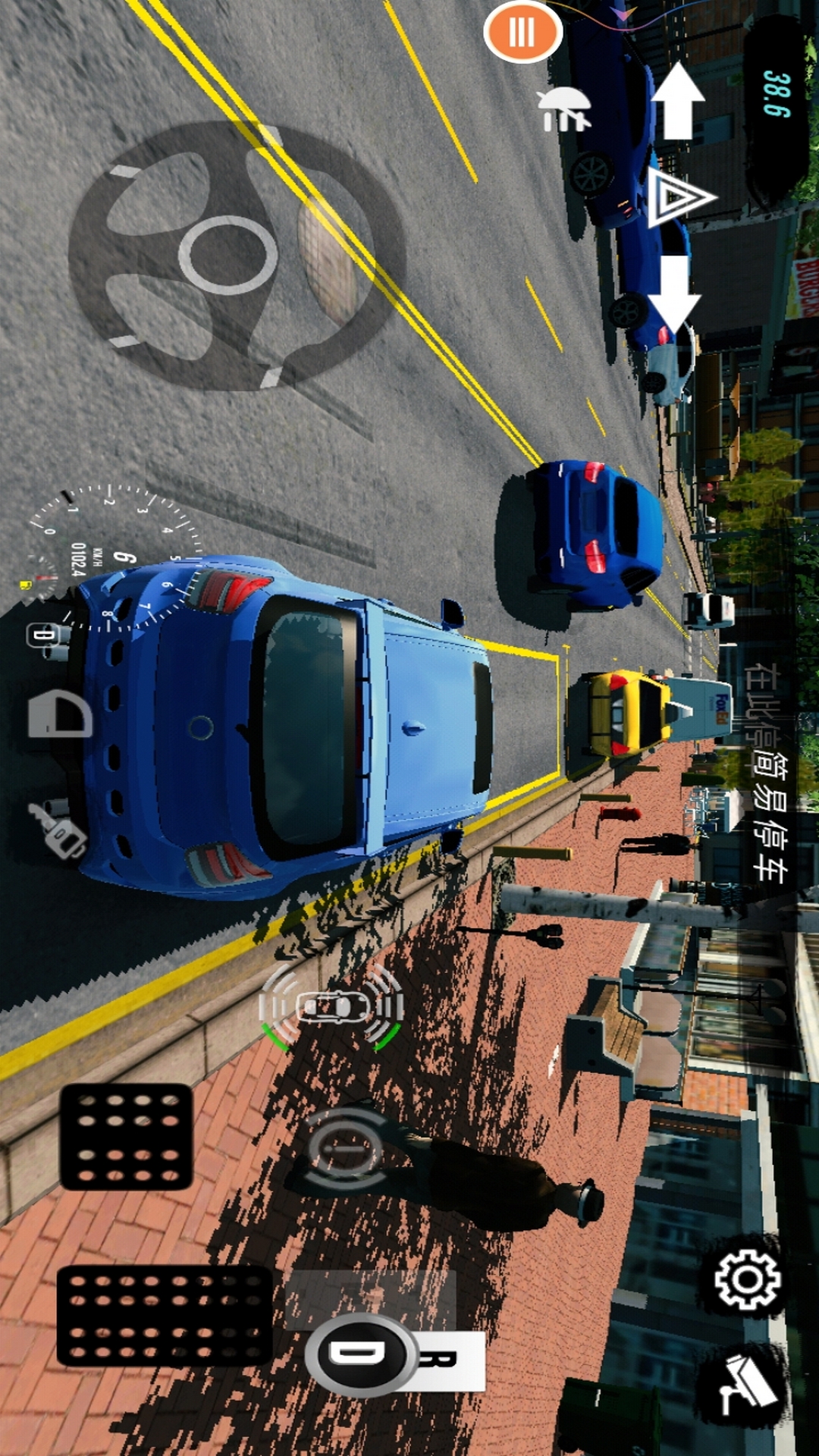Open the car door icon
The image size is (819, 1456).
tap(60, 714)
